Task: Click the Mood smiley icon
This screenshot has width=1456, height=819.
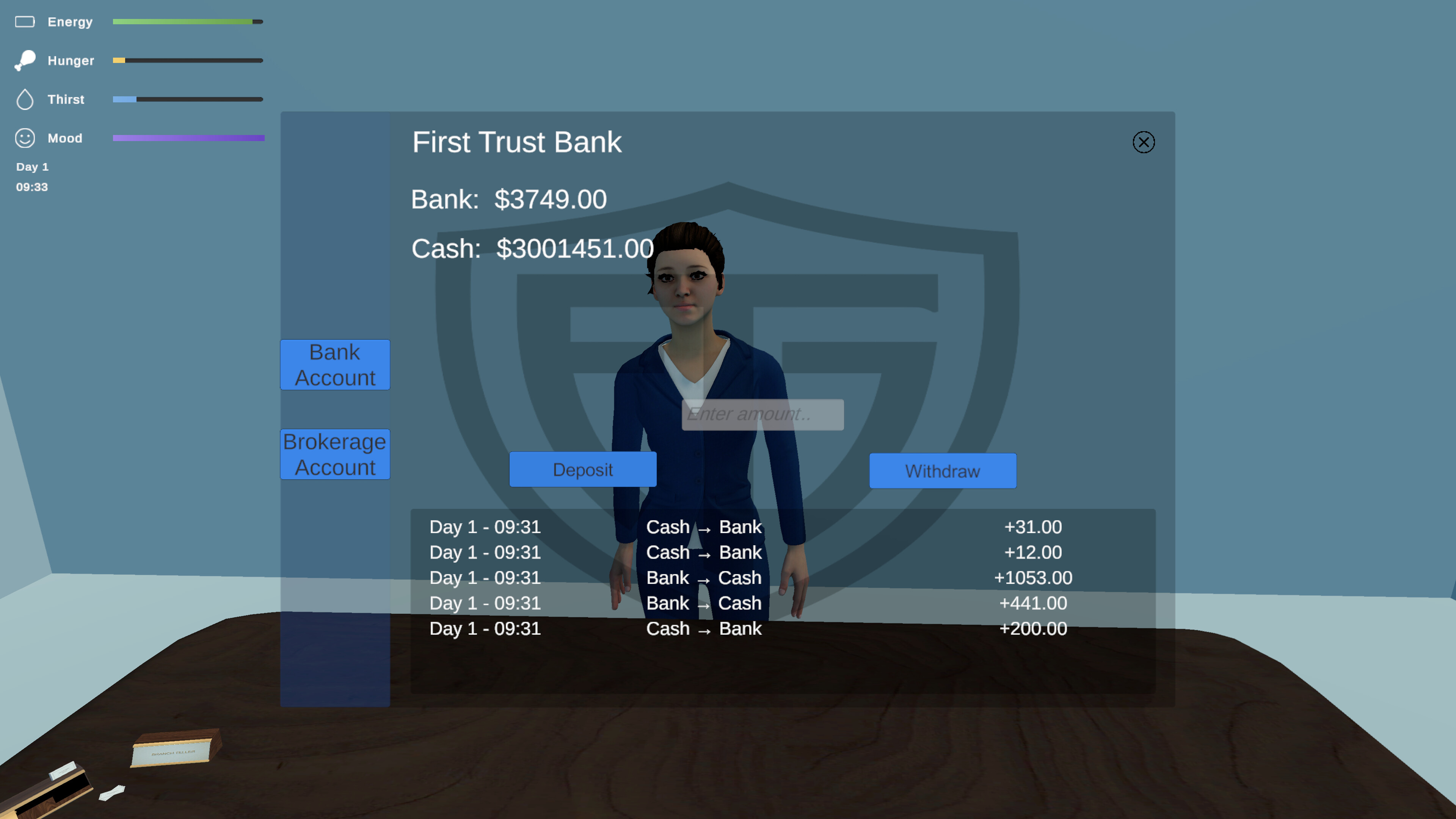Action: coord(25,137)
